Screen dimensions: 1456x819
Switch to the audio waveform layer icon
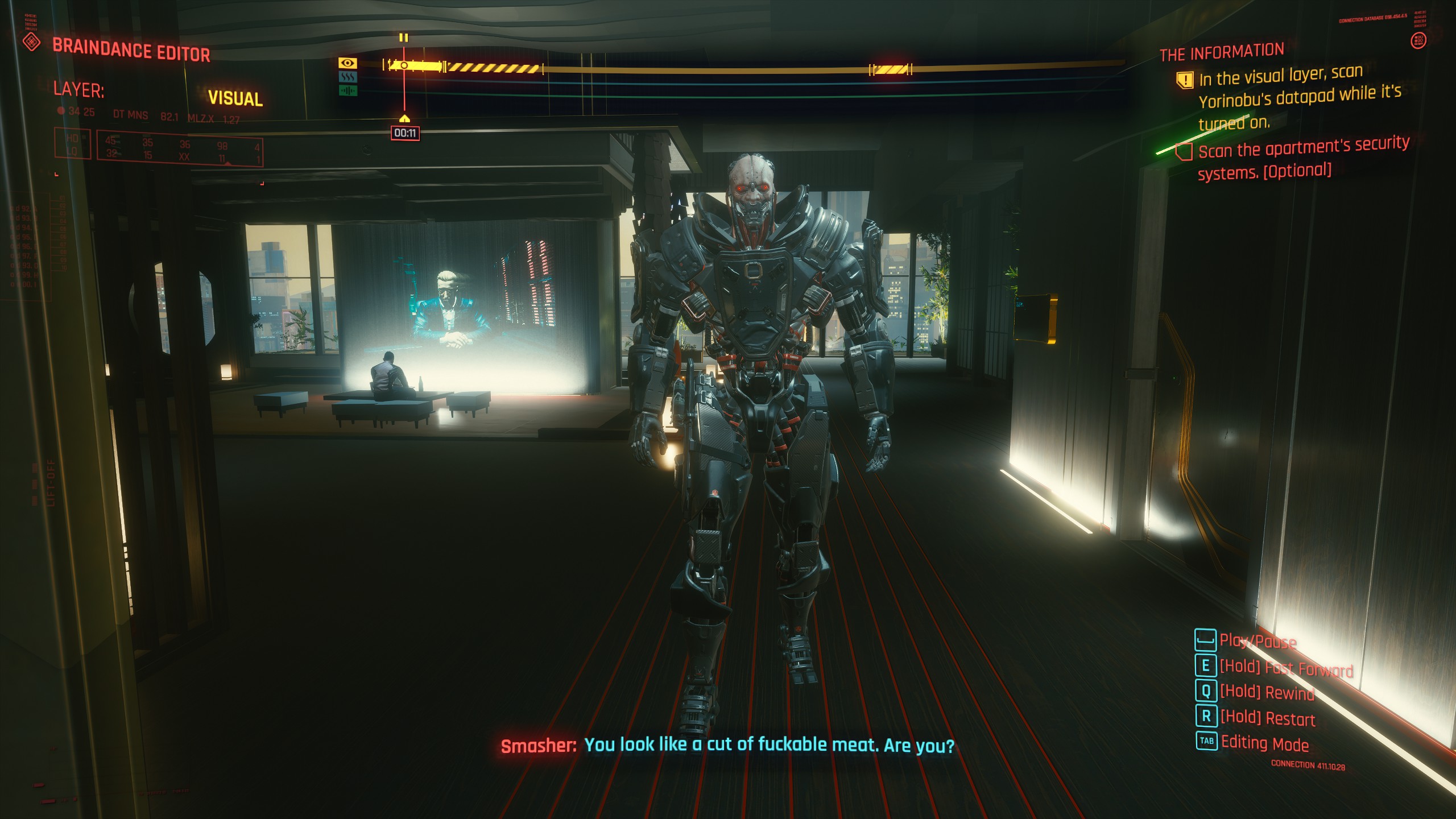348,90
